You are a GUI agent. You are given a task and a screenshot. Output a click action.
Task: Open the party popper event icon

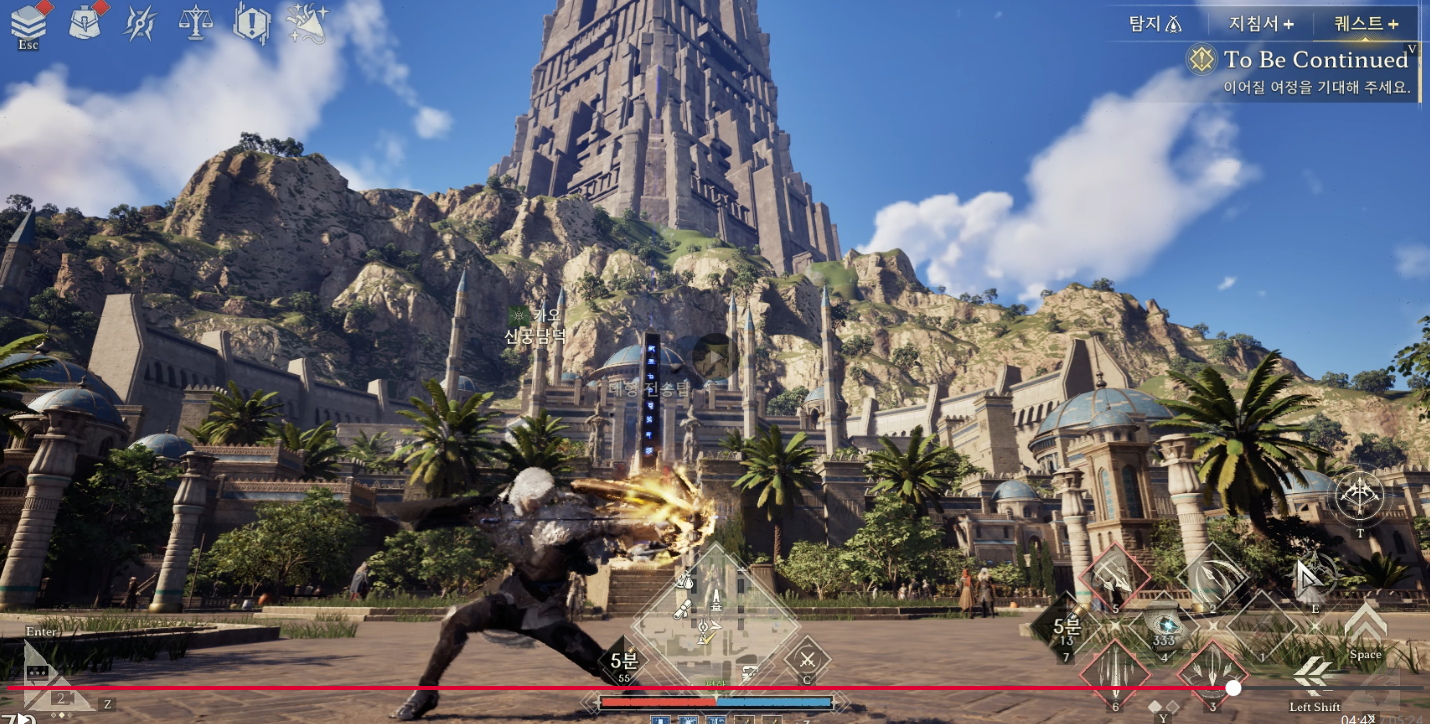coord(306,22)
